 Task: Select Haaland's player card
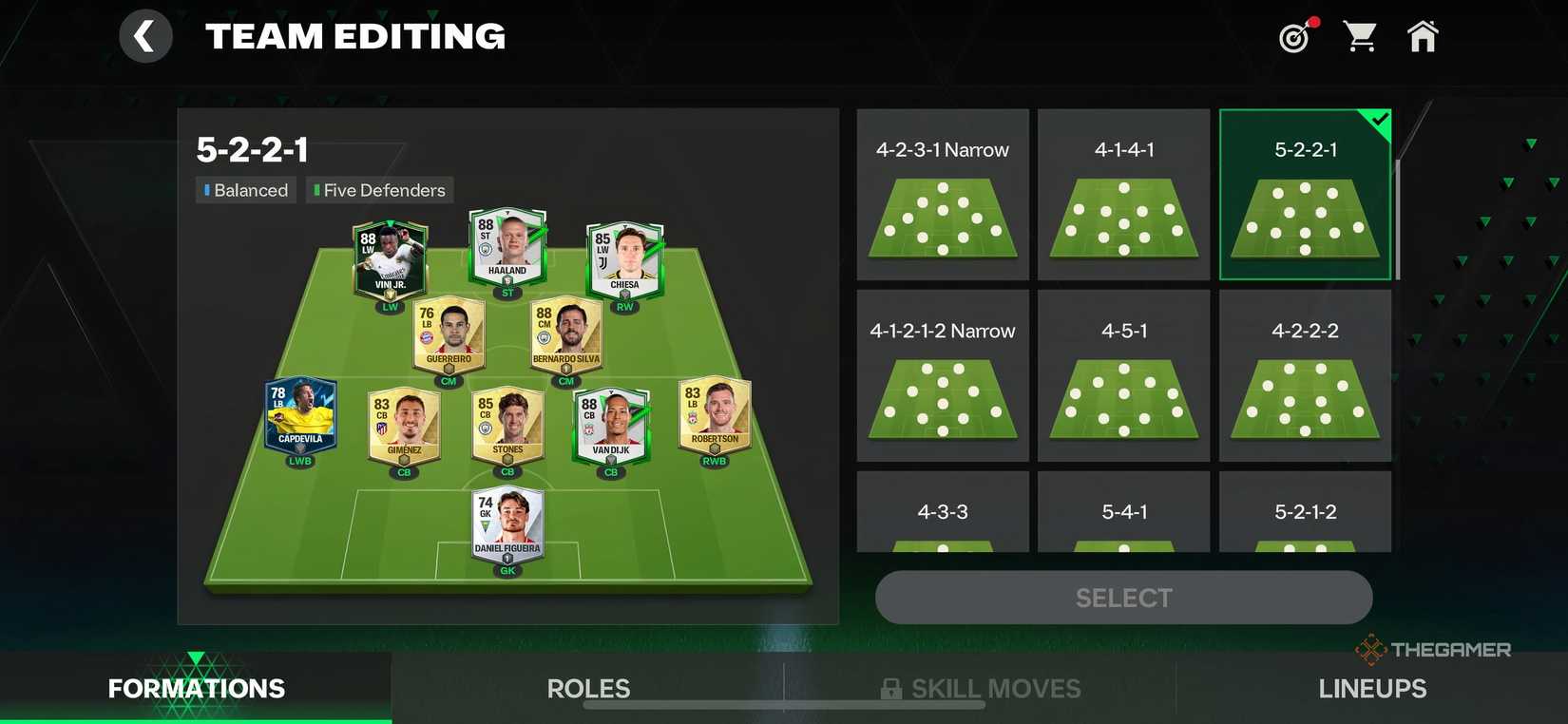pyautogui.click(x=507, y=245)
